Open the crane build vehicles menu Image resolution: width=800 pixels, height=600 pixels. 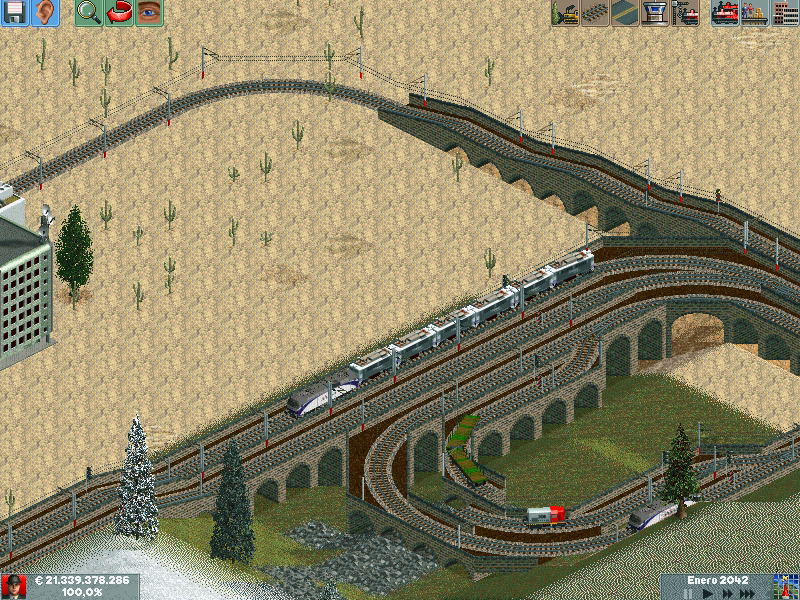[686, 12]
